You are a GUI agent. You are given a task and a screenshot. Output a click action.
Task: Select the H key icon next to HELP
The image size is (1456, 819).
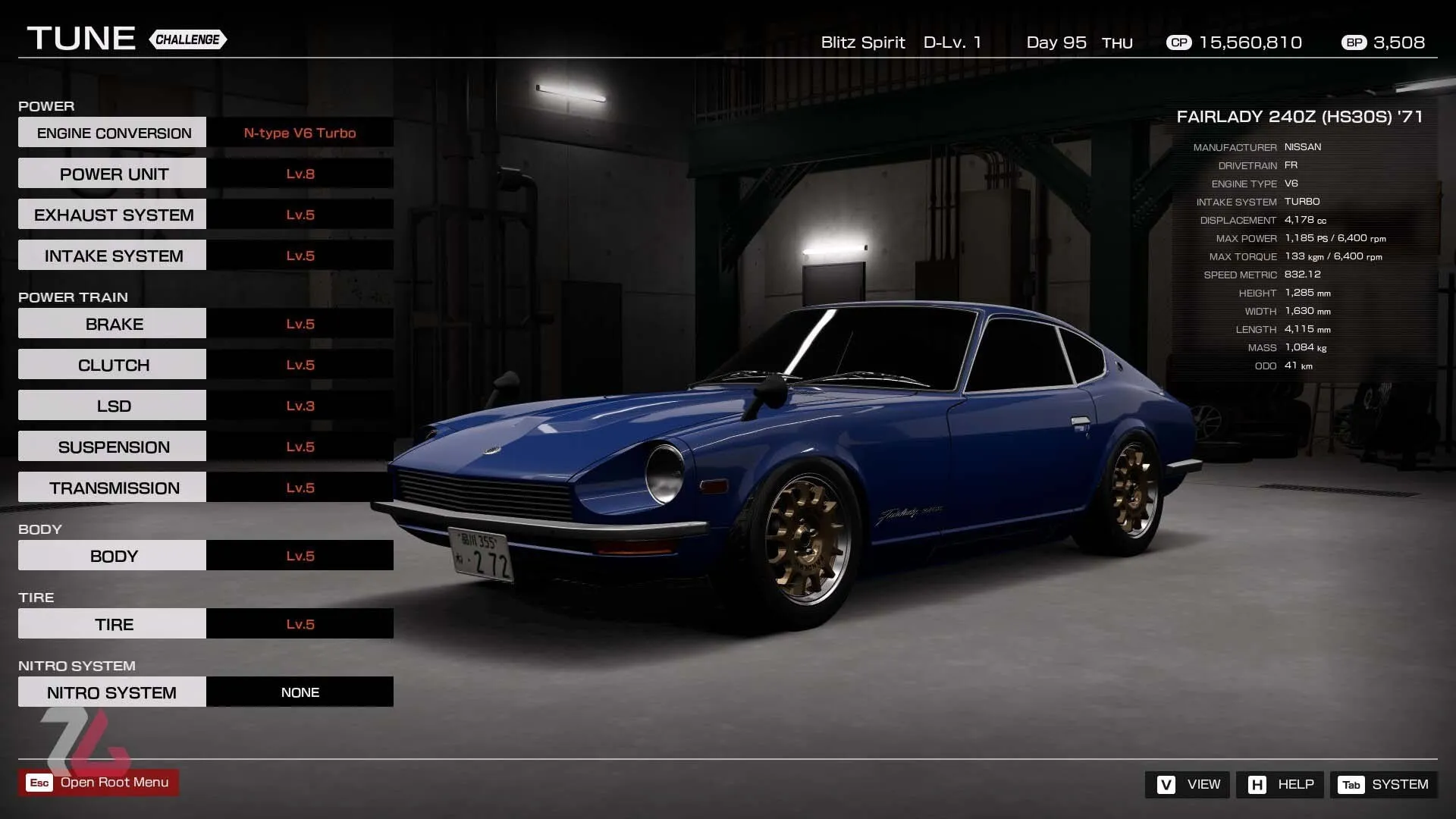pos(1259,784)
